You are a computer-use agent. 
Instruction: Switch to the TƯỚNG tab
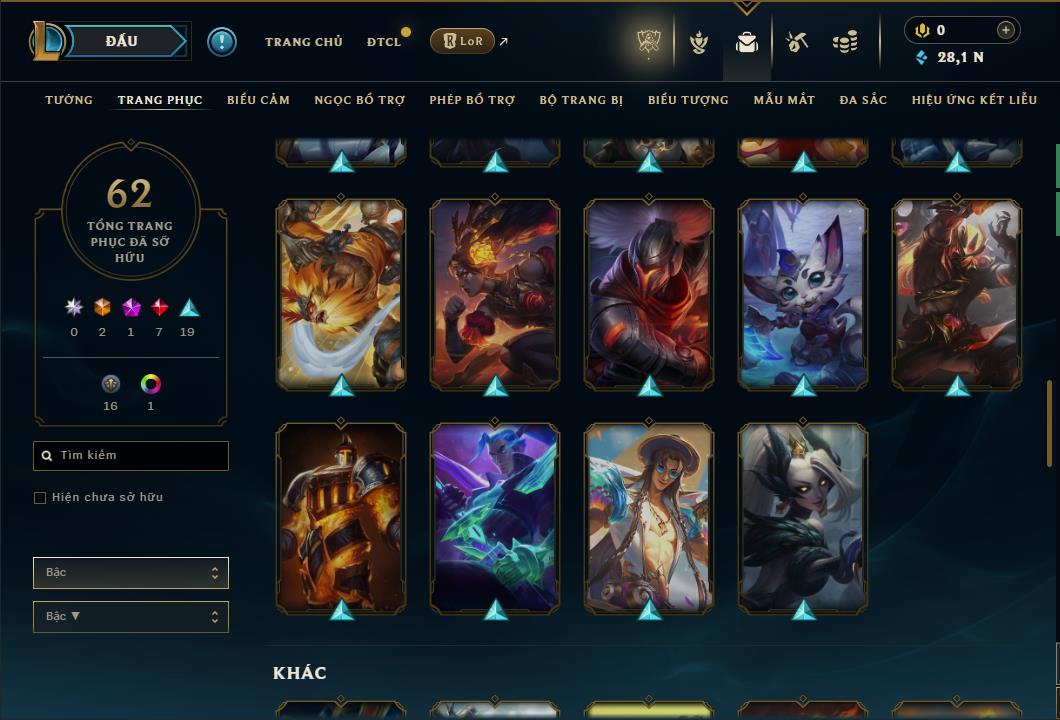[x=69, y=100]
